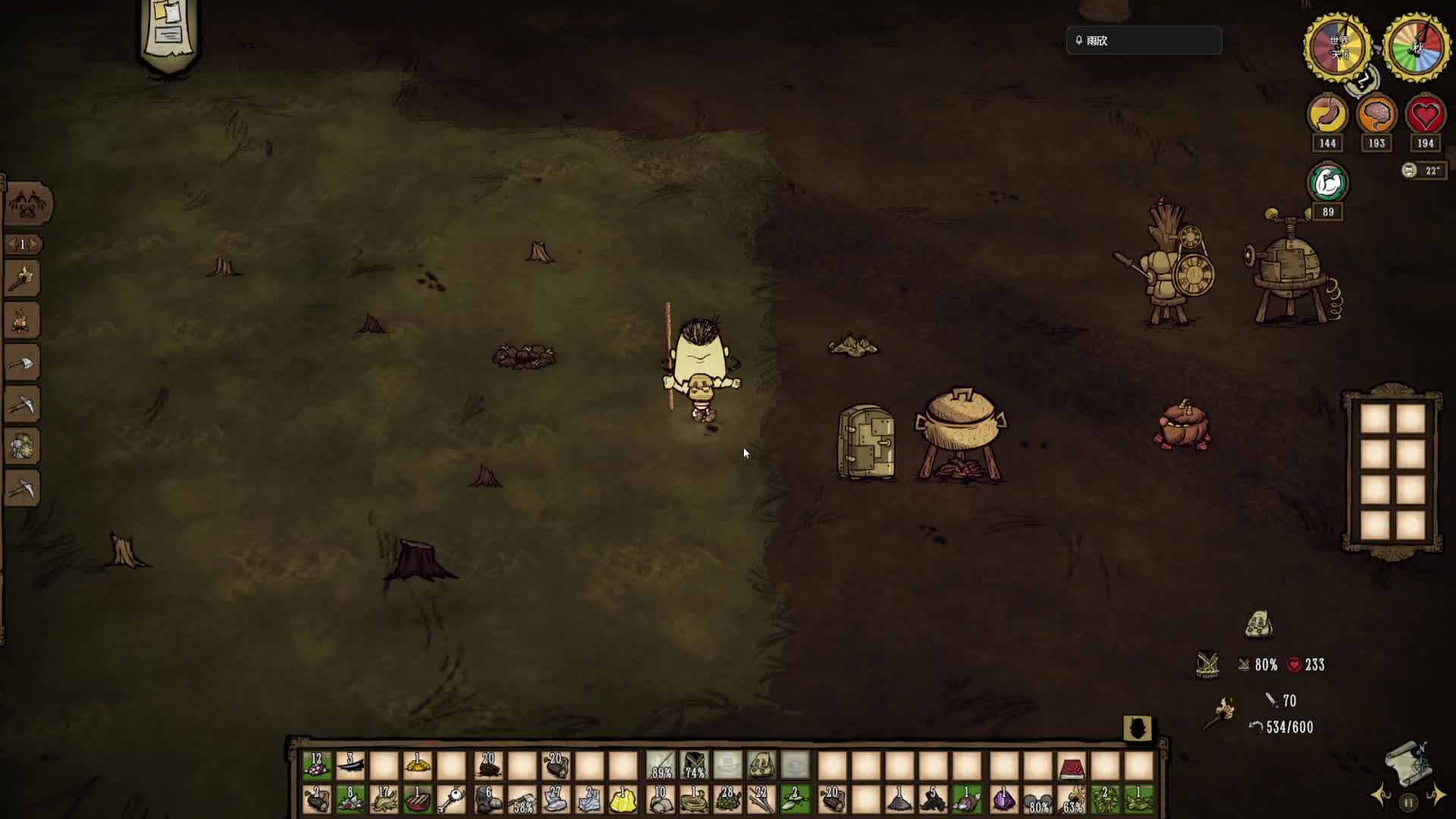Rotate camera with the left arrow
This screenshot has height=819, width=1456.
coord(1381,796)
